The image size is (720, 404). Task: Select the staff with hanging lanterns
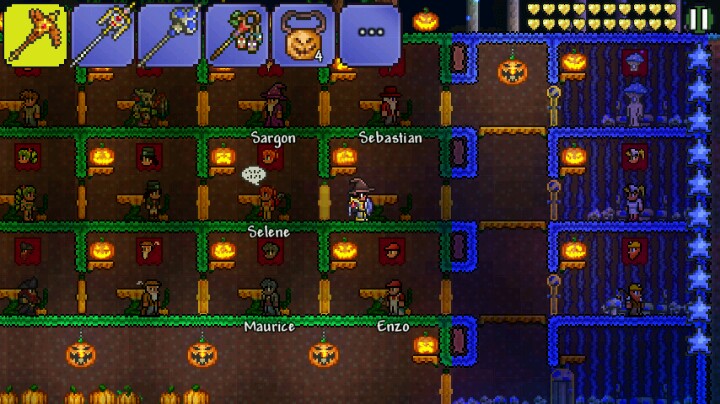pyautogui.click(x=236, y=34)
